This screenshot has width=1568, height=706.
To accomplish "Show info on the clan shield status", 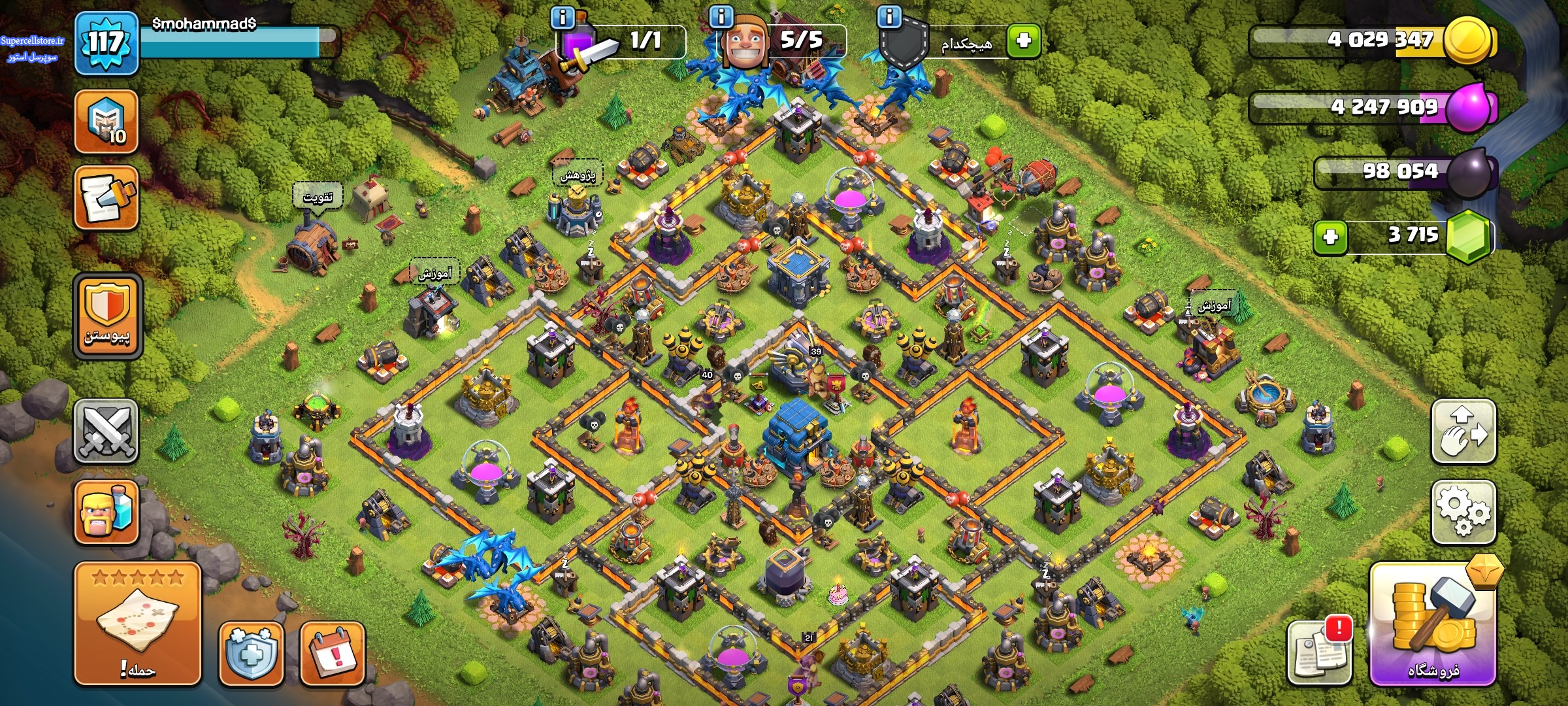I will 889,16.
